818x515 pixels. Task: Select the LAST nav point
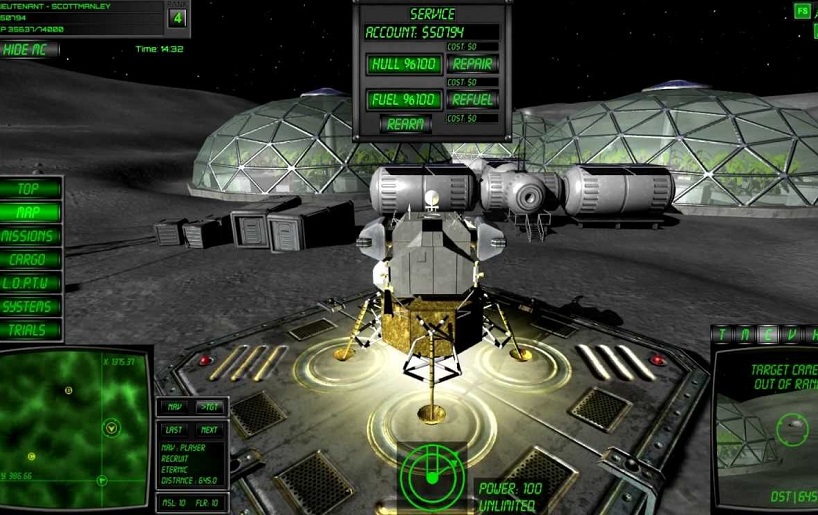[175, 429]
